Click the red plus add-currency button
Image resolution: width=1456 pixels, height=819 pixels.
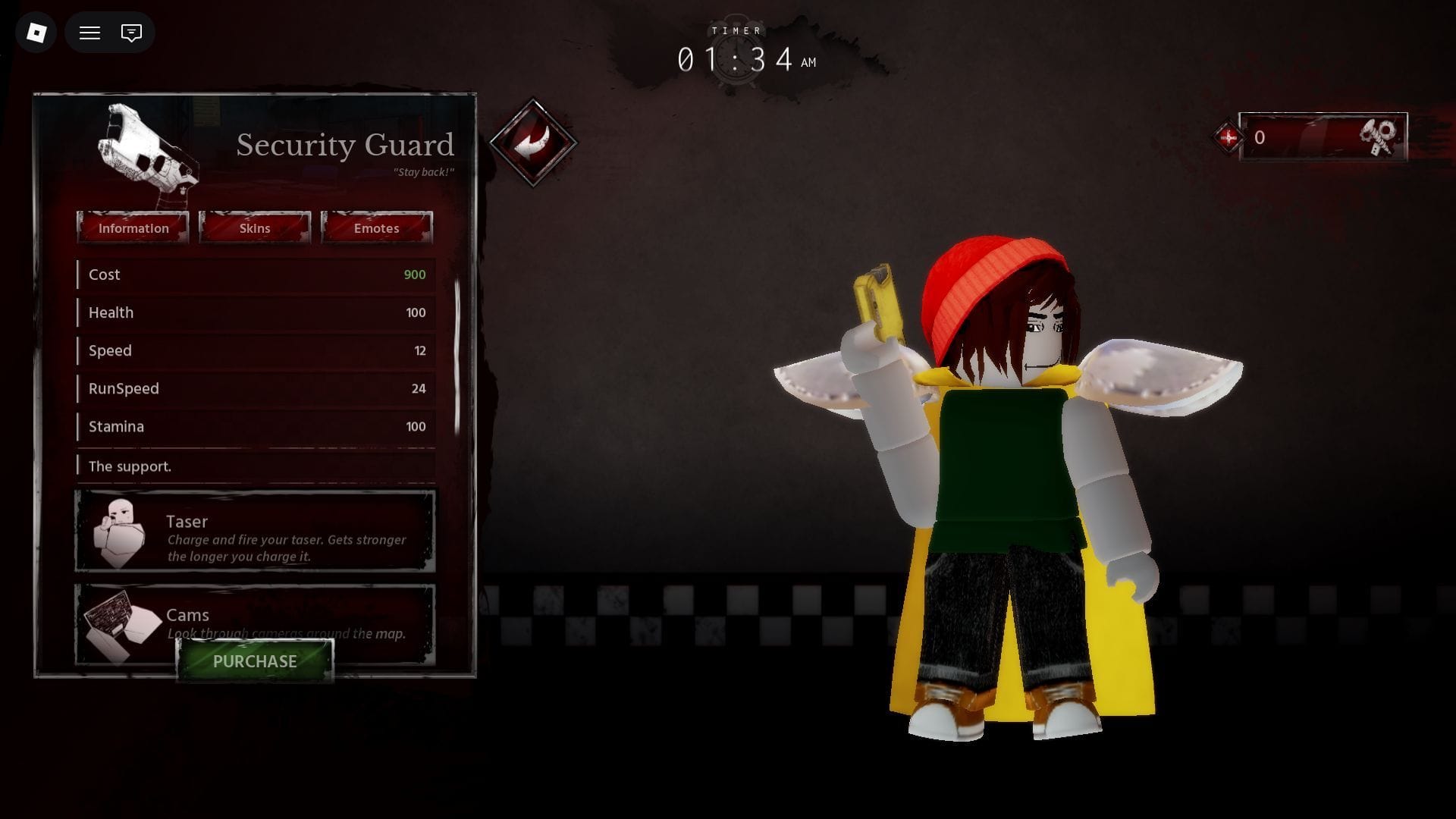click(x=1228, y=137)
